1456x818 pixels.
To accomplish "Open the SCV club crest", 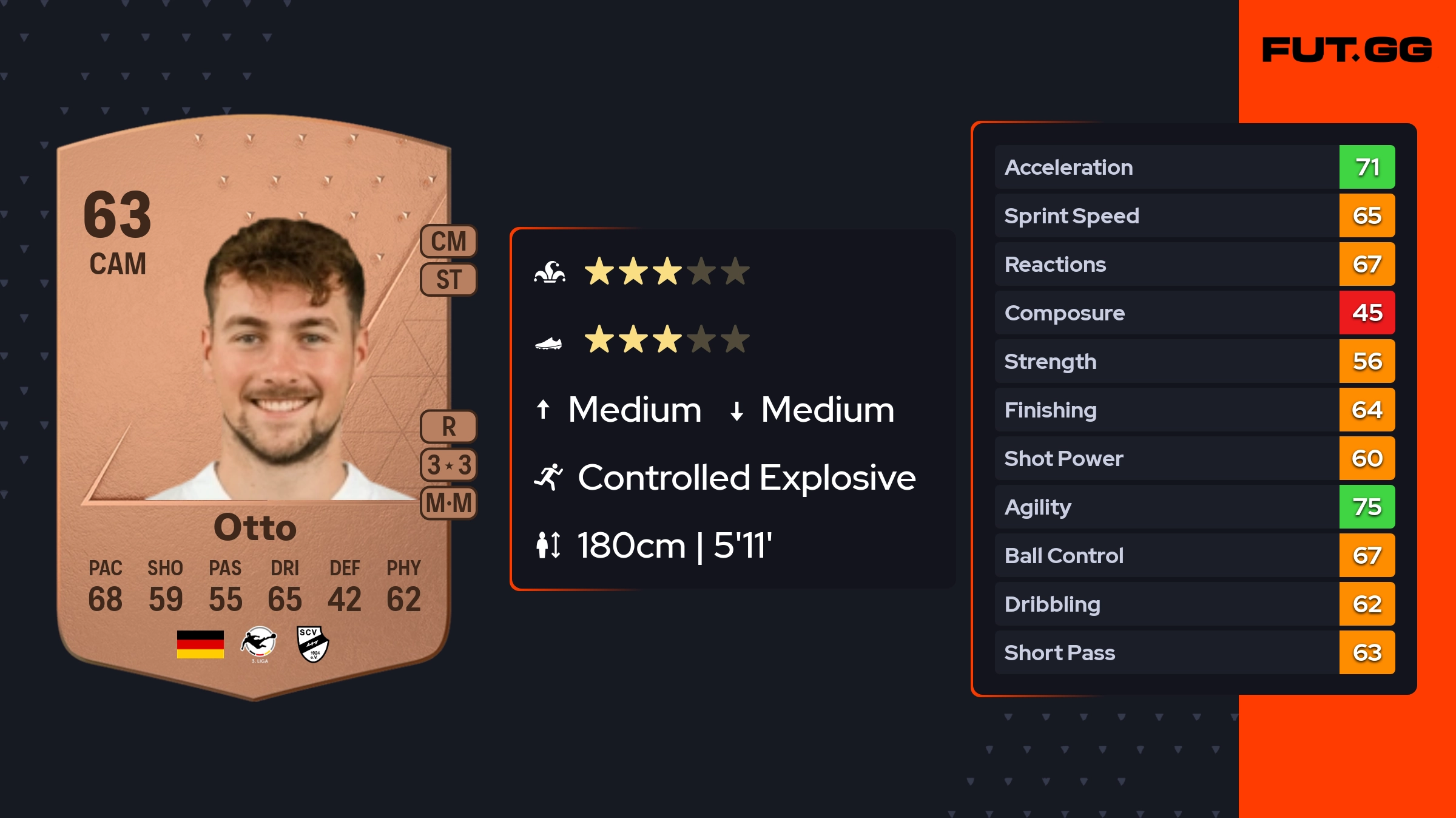I will pyautogui.click(x=313, y=644).
